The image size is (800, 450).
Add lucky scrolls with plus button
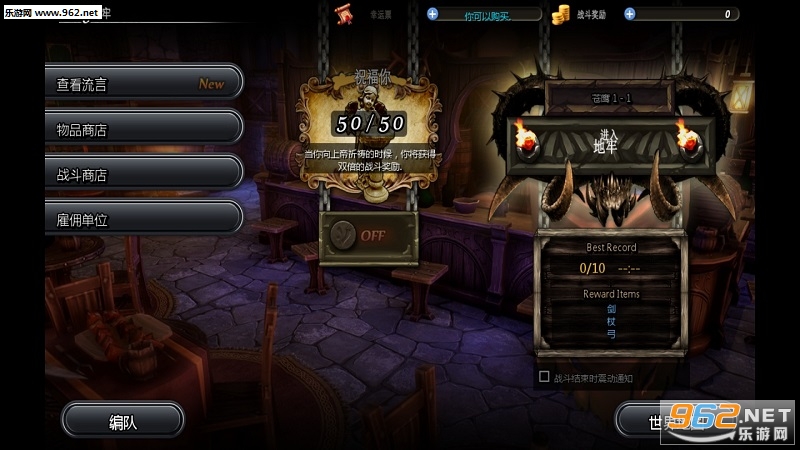[432, 14]
